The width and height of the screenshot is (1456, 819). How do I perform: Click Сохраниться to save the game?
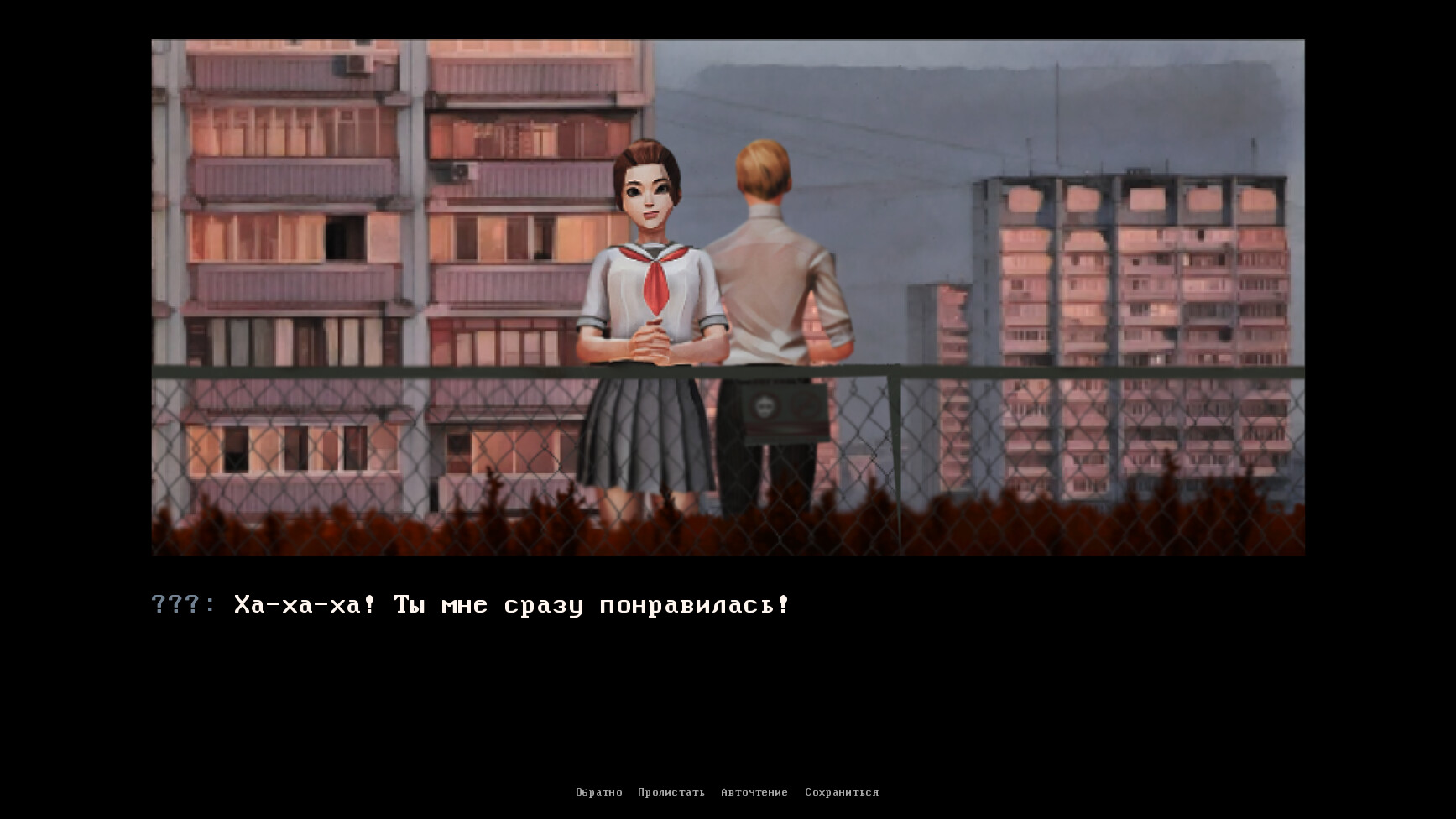tap(842, 791)
